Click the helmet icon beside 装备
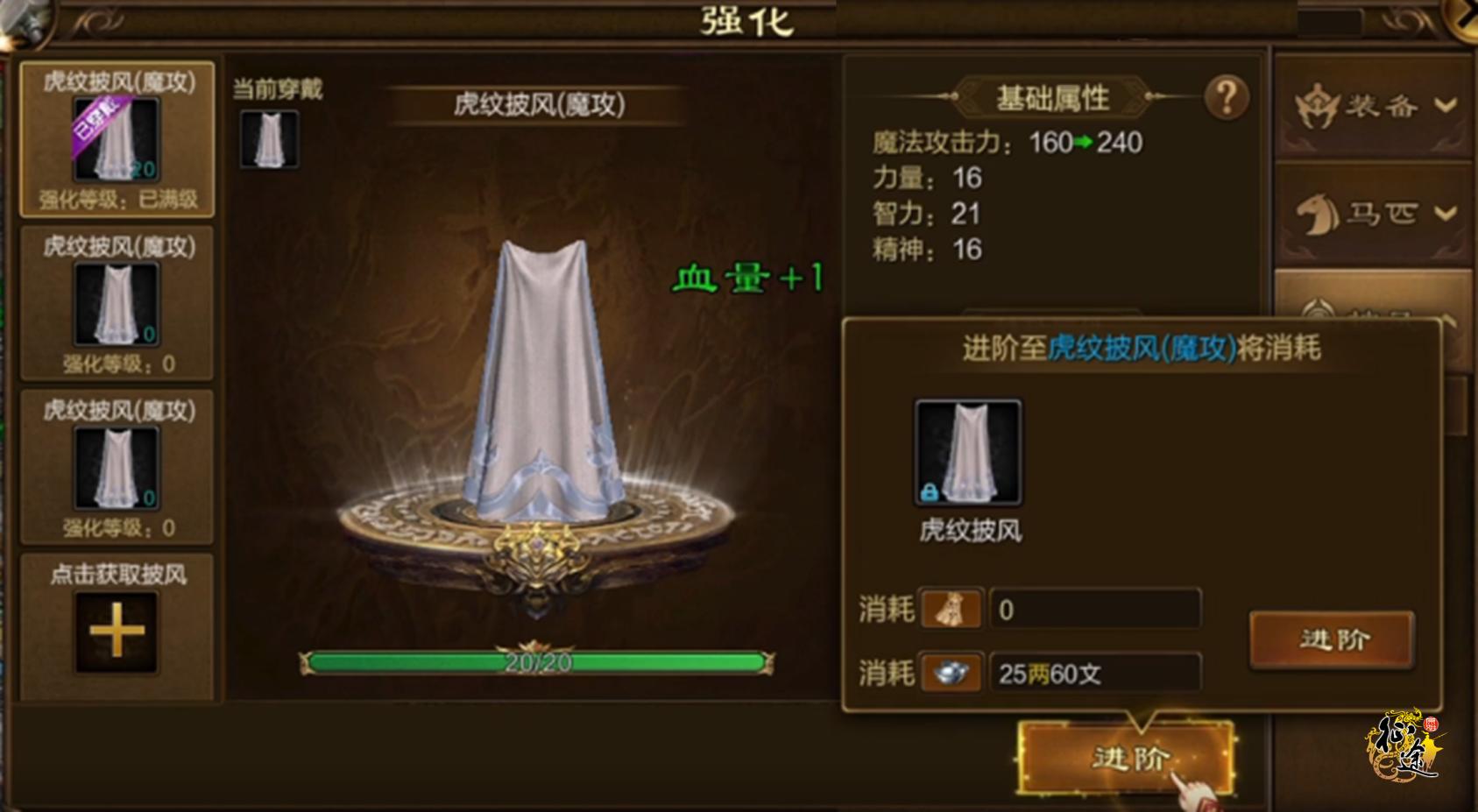 pos(1317,105)
